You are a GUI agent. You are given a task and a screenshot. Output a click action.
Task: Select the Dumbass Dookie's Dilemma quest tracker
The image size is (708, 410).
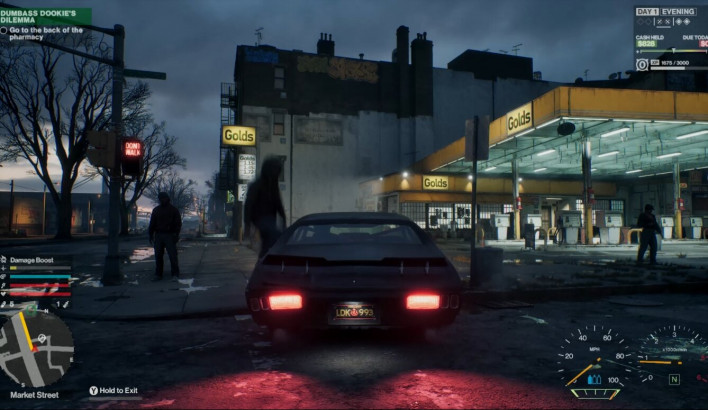[45, 16]
